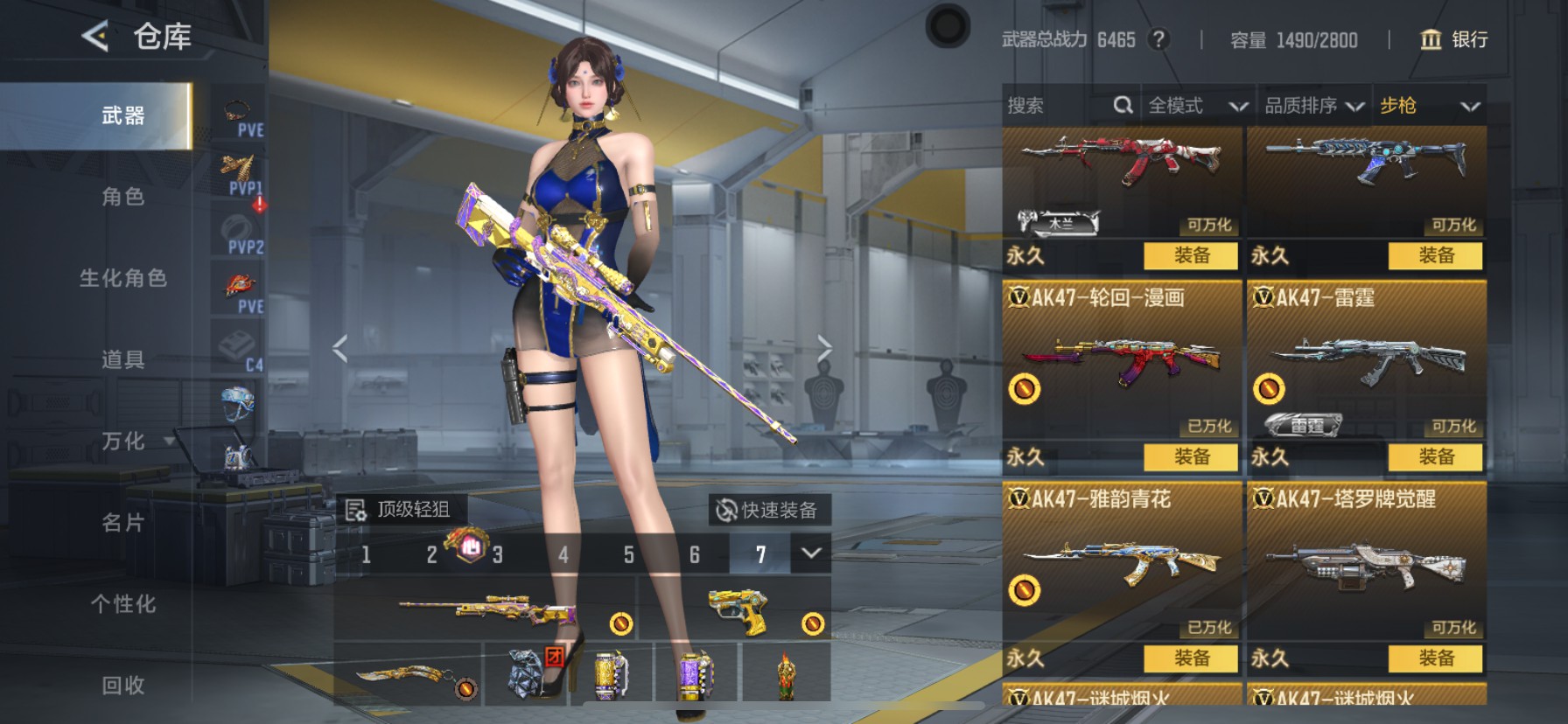Click the back arrow beside 仓库
1568x724 pixels.
[x=94, y=37]
